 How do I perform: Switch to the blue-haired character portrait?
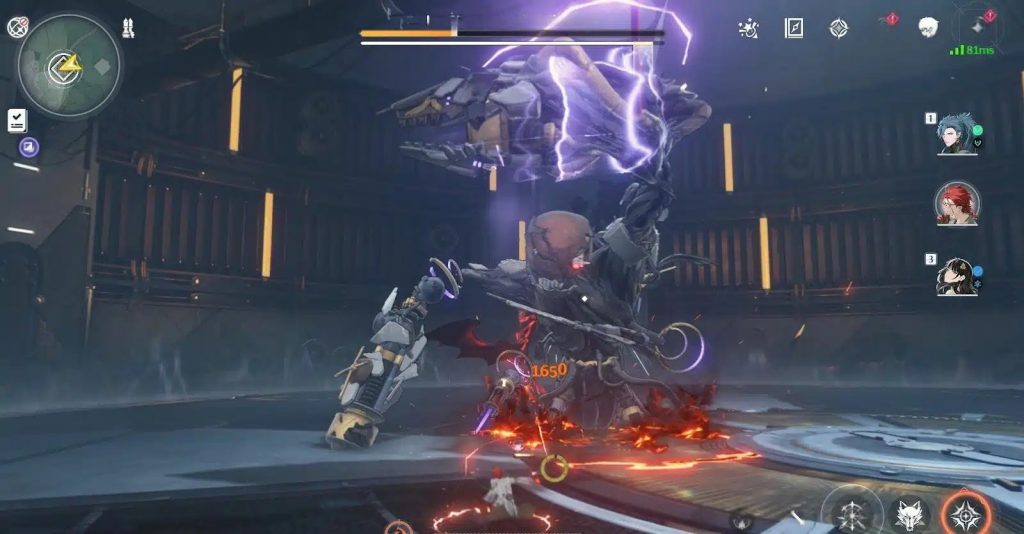955,134
